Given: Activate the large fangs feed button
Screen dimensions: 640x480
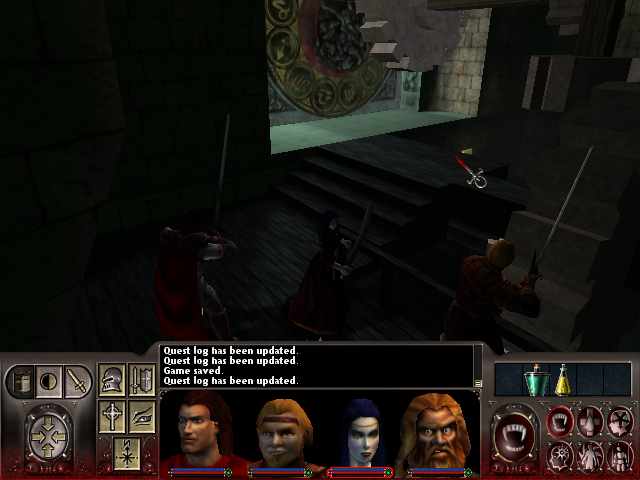Looking at the screenshot, I should (x=517, y=437).
